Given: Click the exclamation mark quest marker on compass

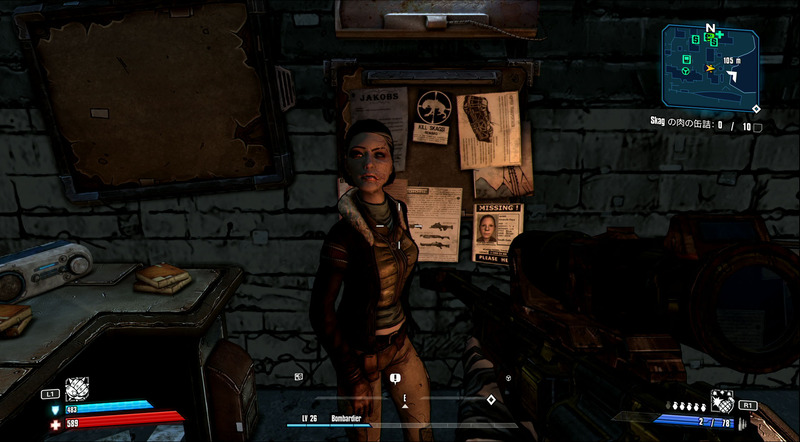Looking at the screenshot, I should click(396, 378).
